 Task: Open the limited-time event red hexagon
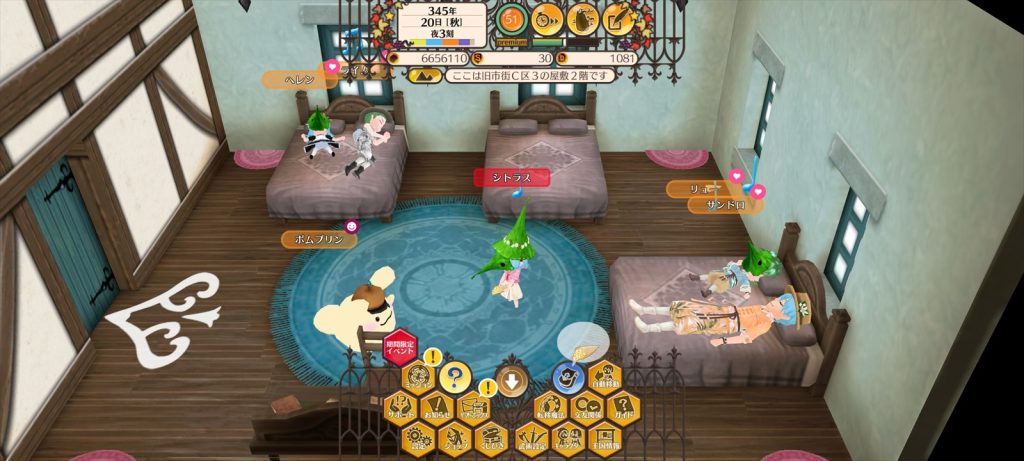click(400, 349)
